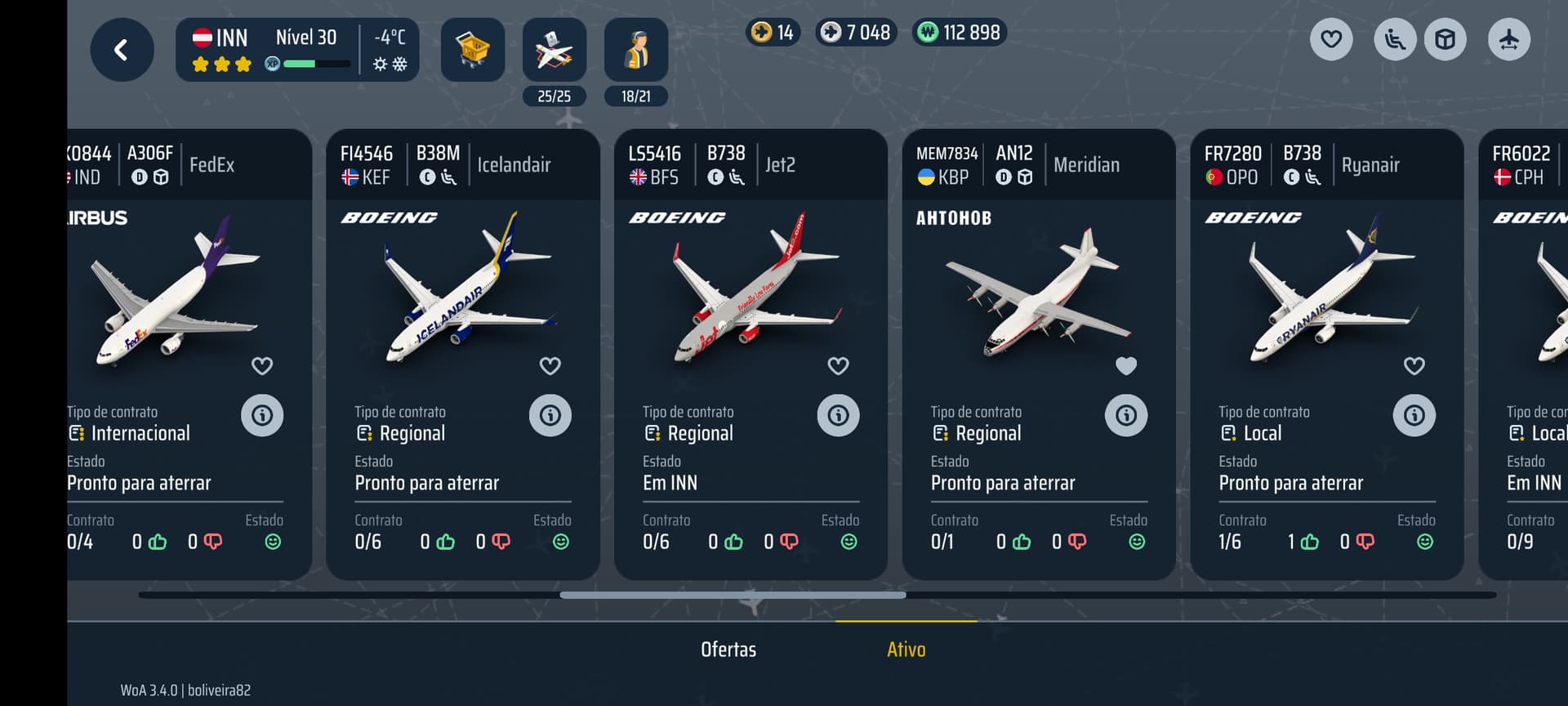Filter passenger flights with seat icon
This screenshot has height=706, width=1568.
point(1395,39)
